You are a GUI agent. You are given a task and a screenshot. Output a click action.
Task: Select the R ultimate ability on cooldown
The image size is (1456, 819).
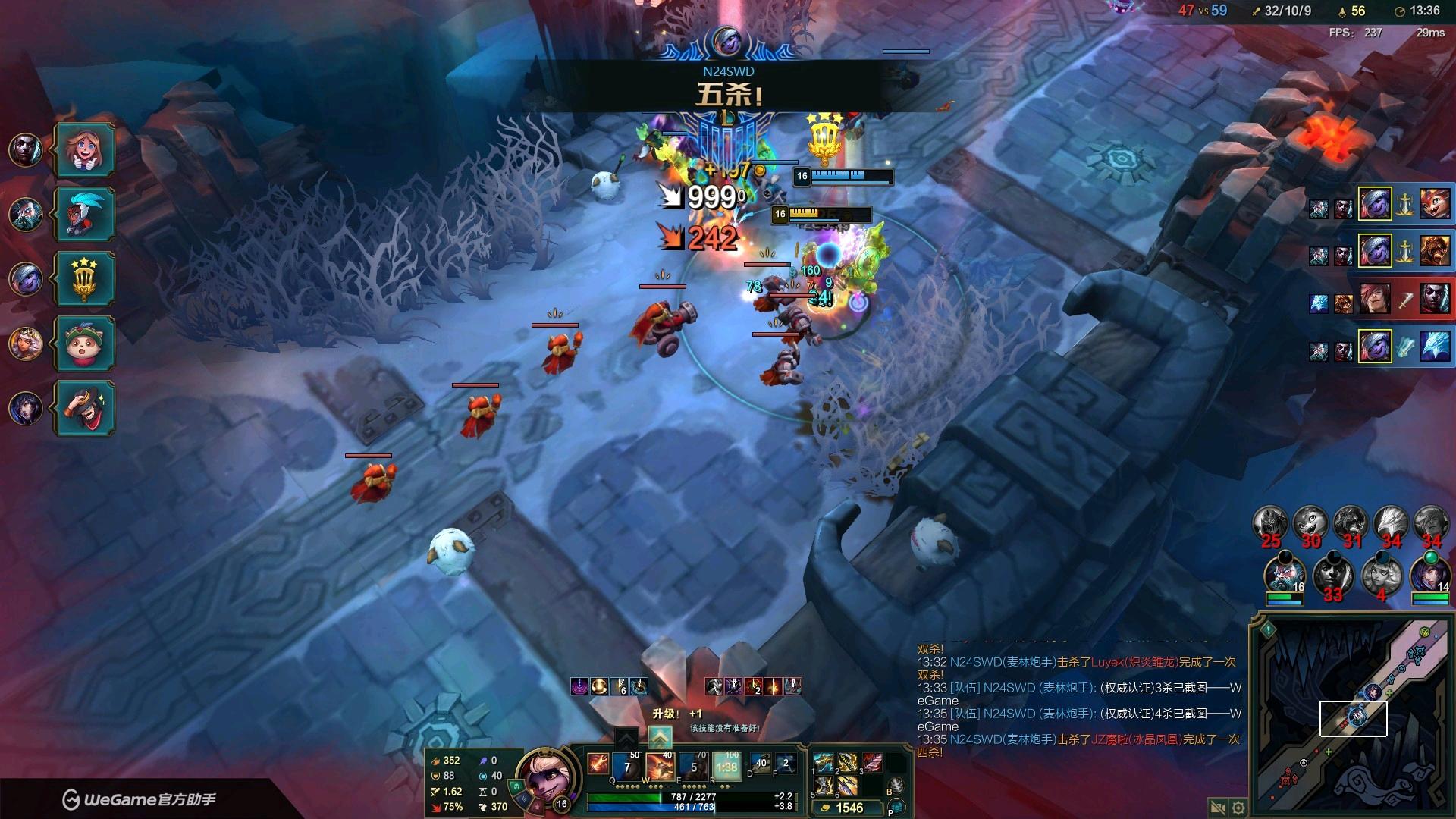pyautogui.click(x=726, y=767)
